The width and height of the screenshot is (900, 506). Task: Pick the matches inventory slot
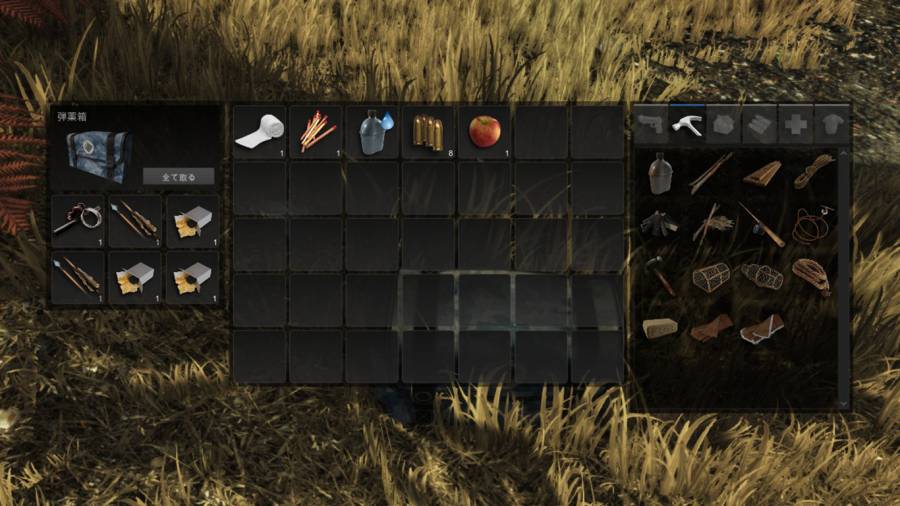pos(316,133)
